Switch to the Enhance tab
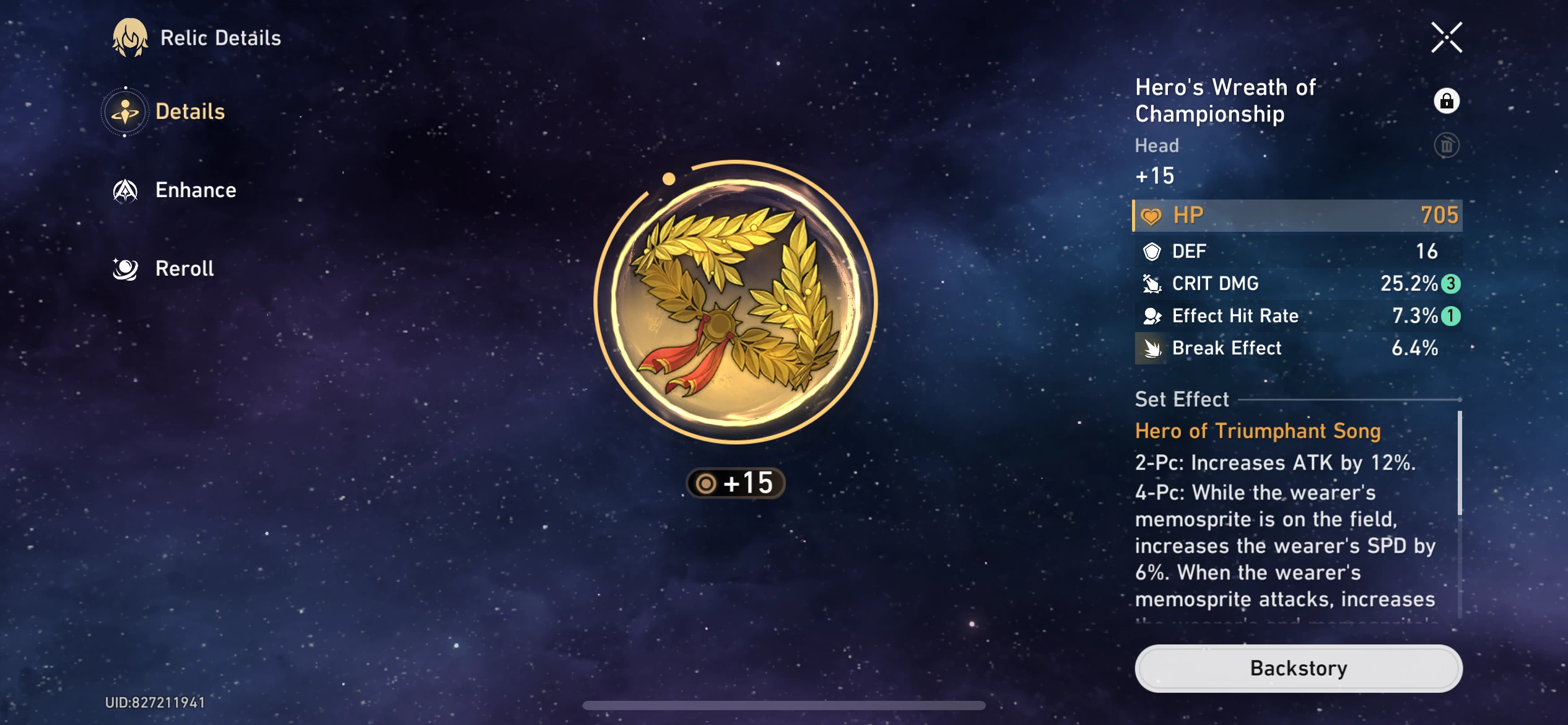Viewport: 1568px width, 725px height. [196, 190]
